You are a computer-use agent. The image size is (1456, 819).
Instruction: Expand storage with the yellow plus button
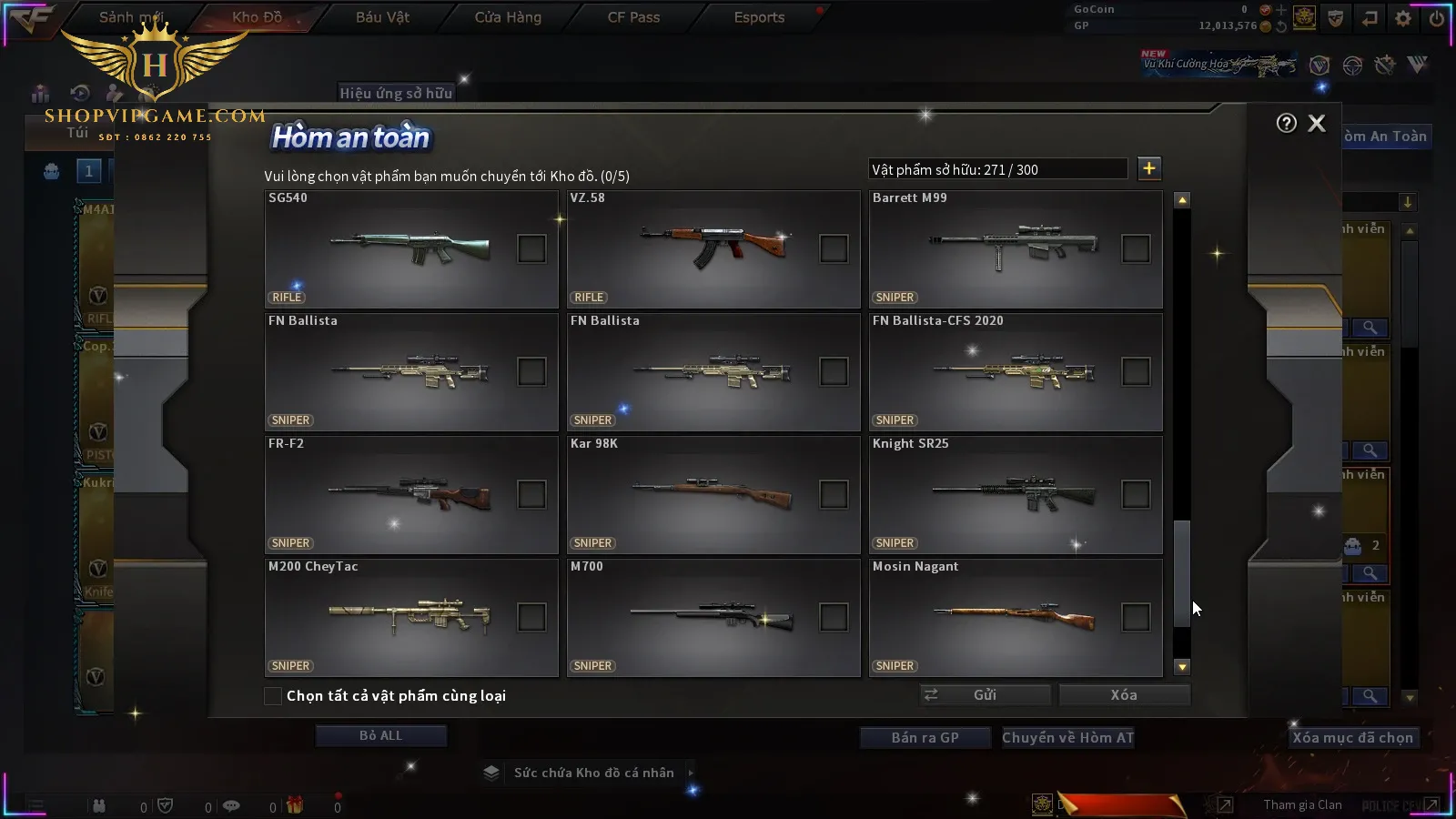click(x=1149, y=168)
